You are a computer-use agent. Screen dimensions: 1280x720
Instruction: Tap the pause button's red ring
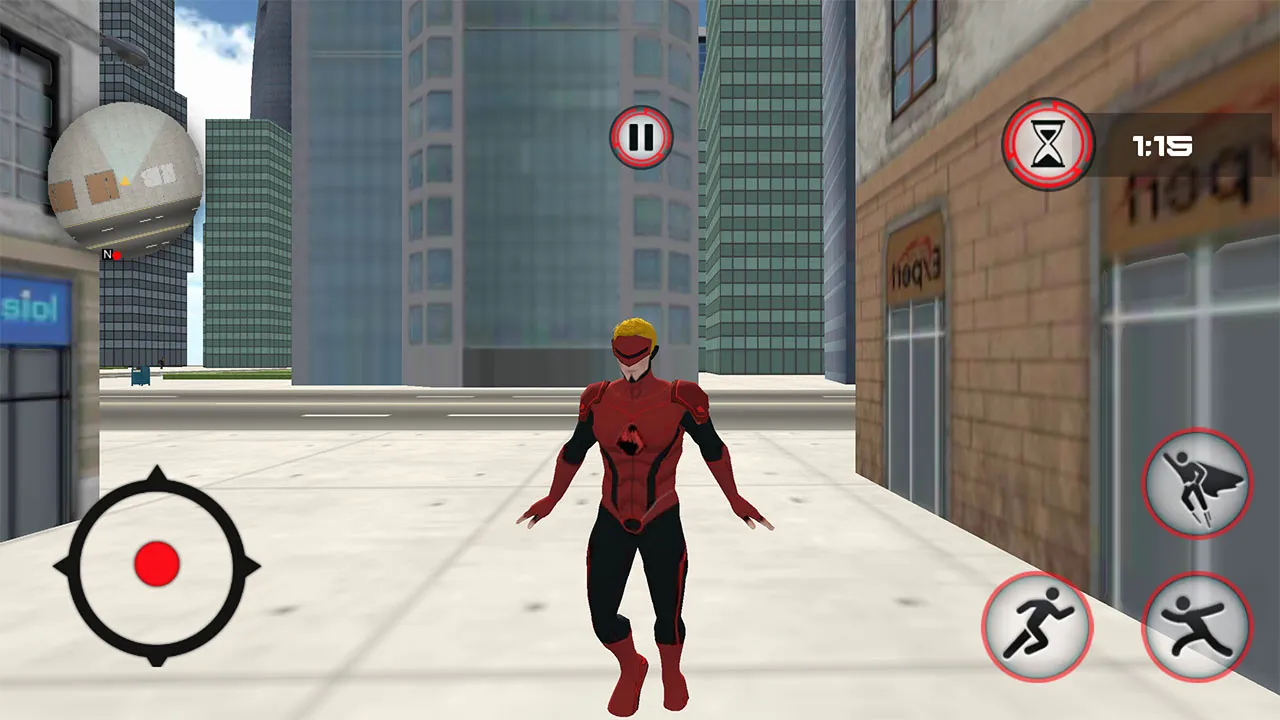pos(640,115)
